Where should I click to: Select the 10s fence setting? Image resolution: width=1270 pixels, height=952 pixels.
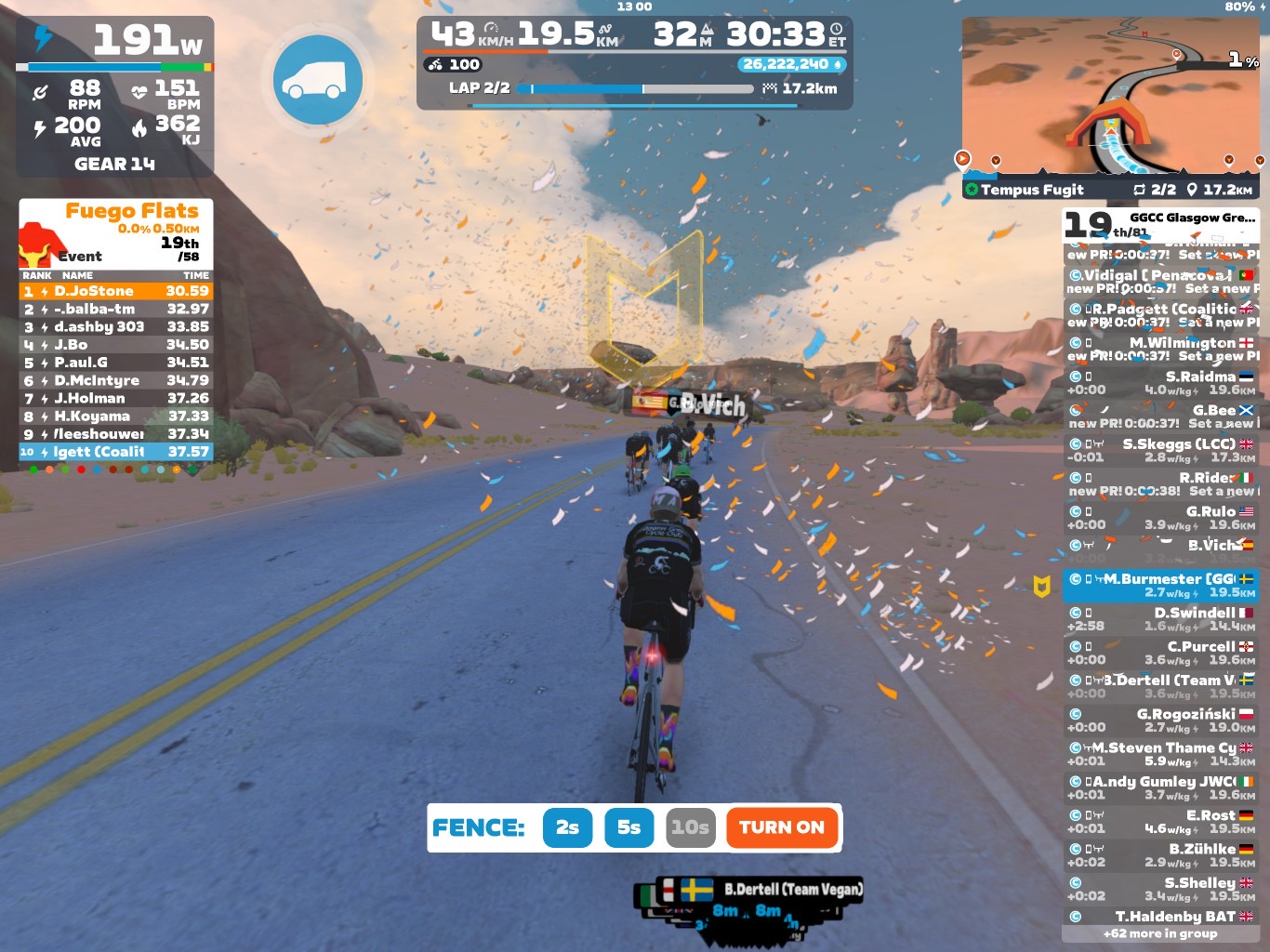coord(690,827)
